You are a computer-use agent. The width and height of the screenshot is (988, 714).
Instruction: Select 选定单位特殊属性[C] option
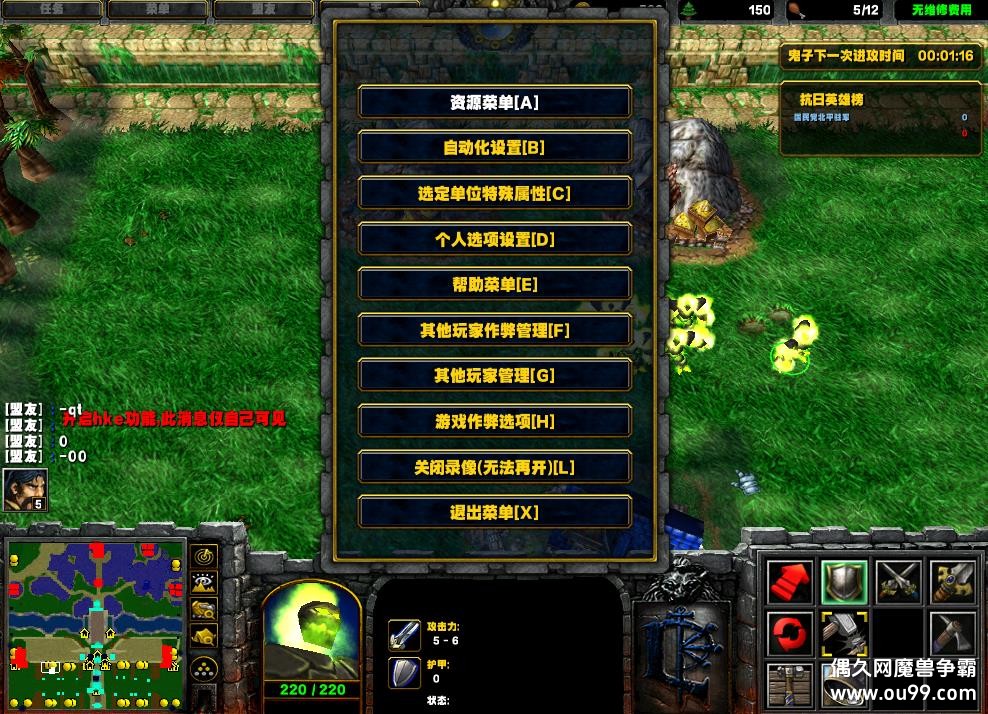494,194
